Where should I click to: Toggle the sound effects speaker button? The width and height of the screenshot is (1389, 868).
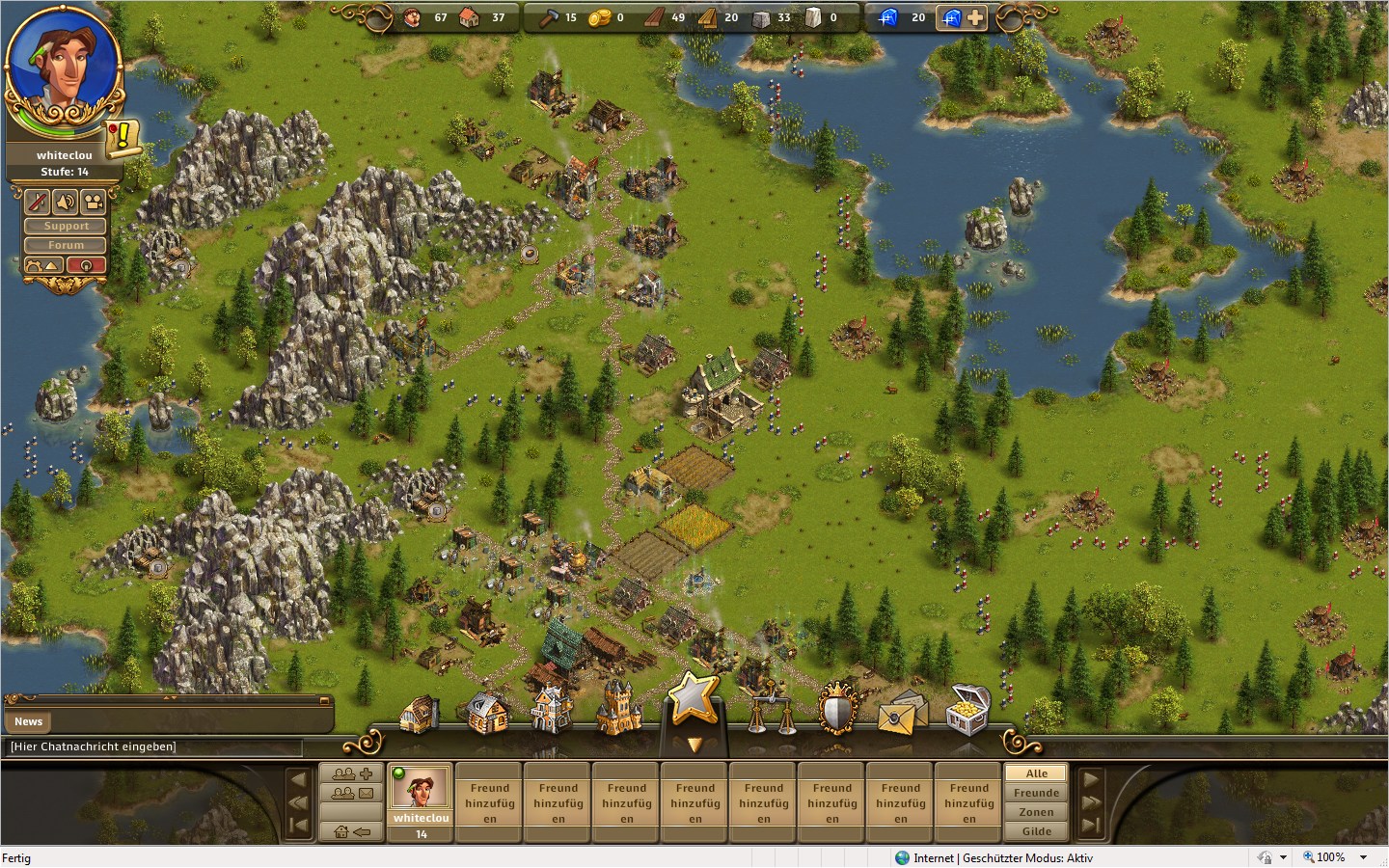[x=66, y=202]
